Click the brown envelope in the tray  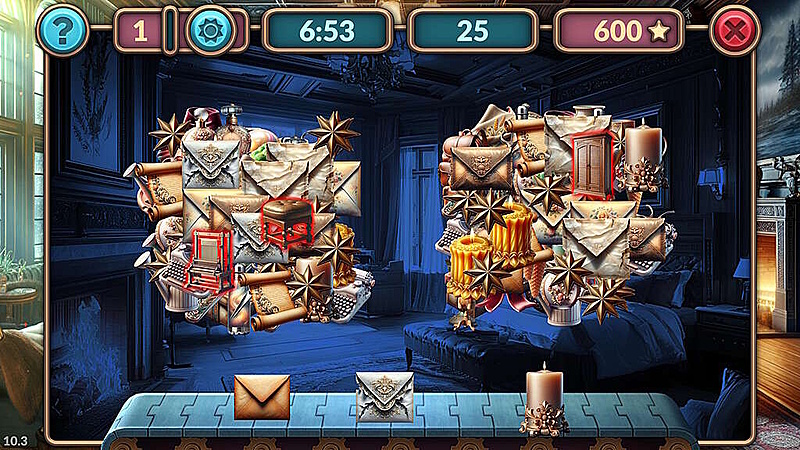262,397
